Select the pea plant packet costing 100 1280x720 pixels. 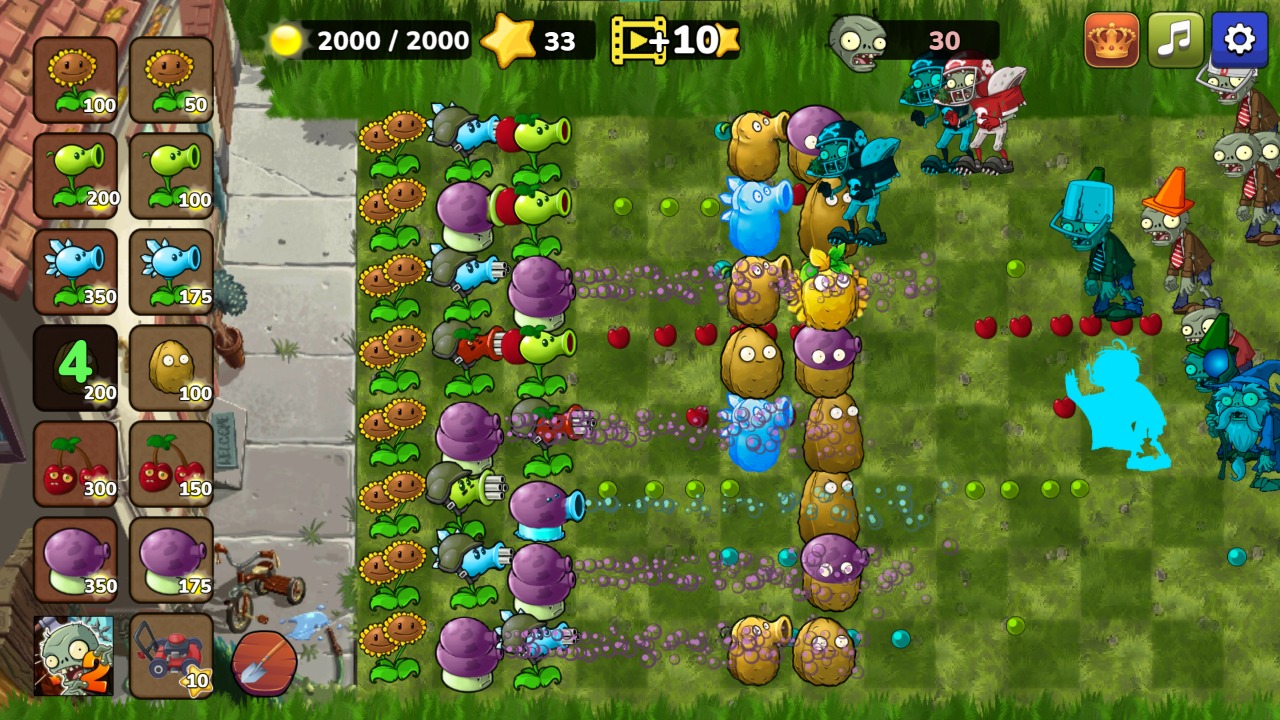170,175
